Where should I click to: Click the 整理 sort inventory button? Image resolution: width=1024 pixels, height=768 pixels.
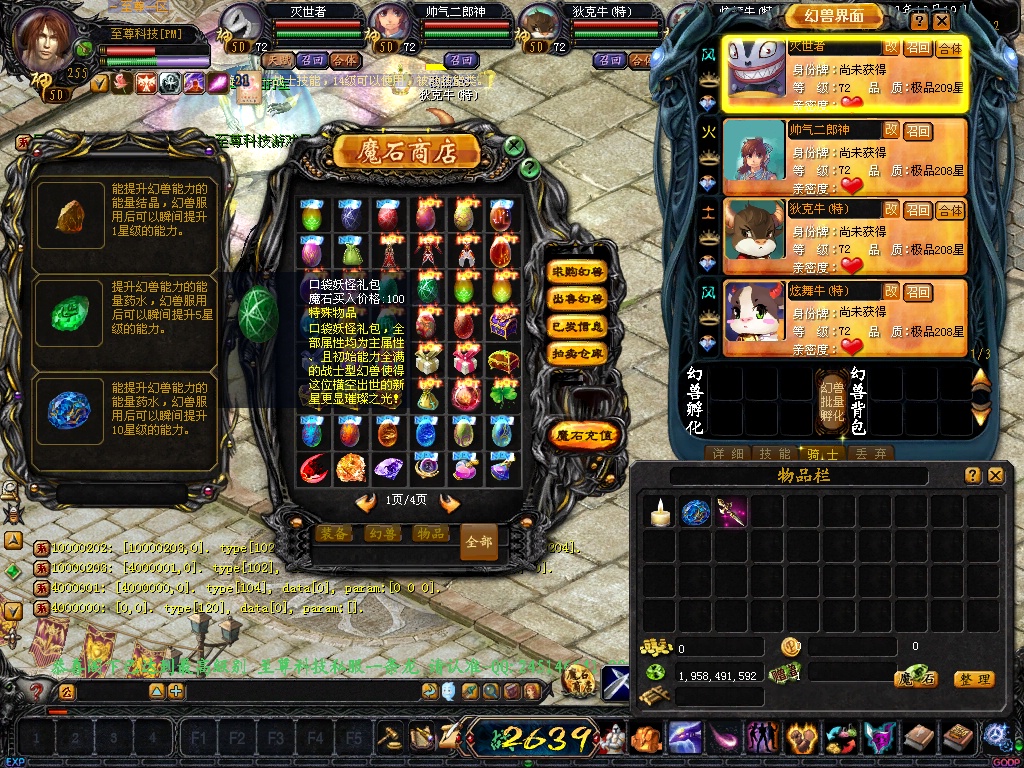tap(973, 679)
